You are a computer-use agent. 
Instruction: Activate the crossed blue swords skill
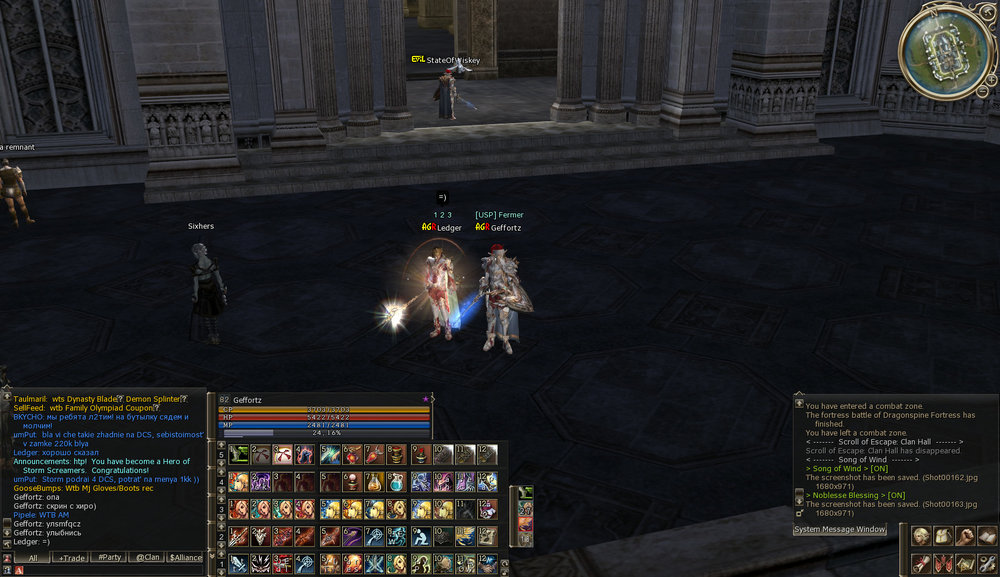coord(374,565)
